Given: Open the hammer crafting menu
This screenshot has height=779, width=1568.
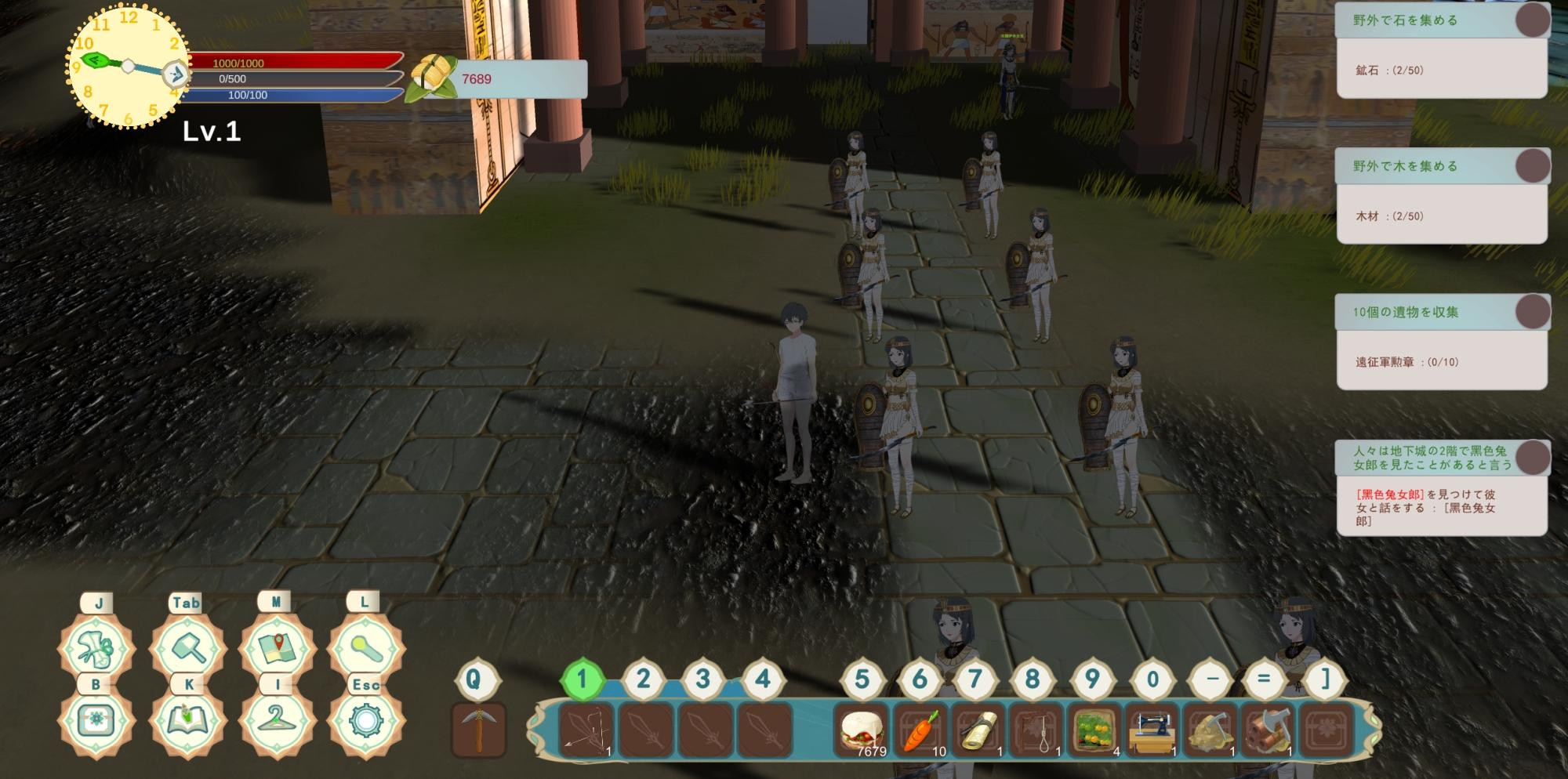Looking at the screenshot, I should click(188, 649).
